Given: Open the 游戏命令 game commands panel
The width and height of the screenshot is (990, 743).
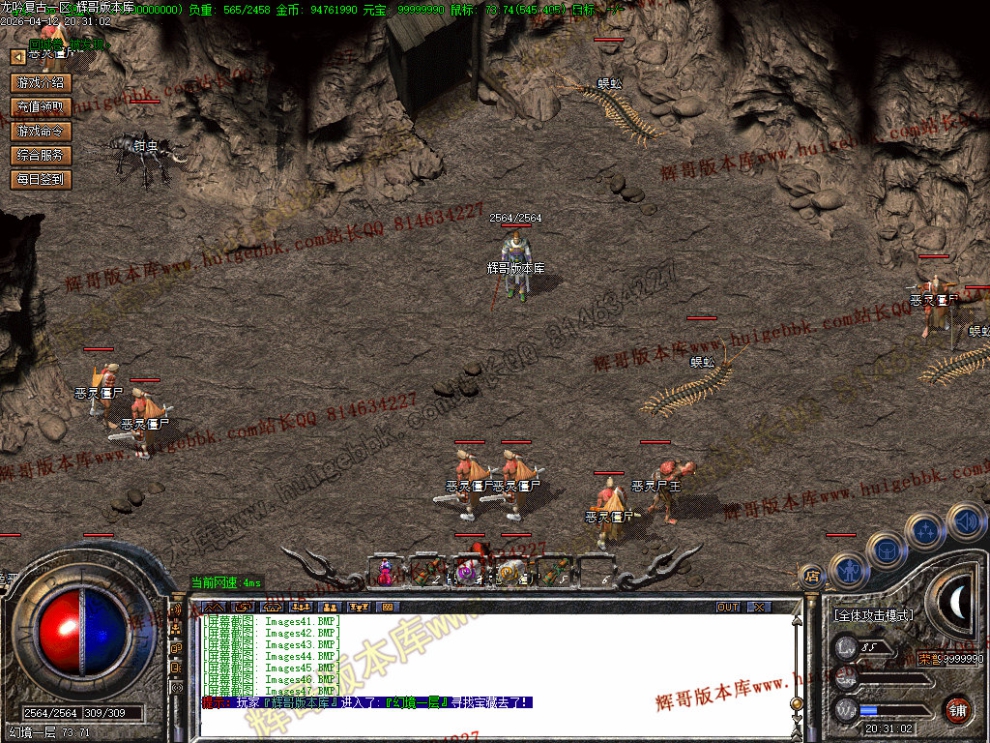Looking at the screenshot, I should (41, 131).
